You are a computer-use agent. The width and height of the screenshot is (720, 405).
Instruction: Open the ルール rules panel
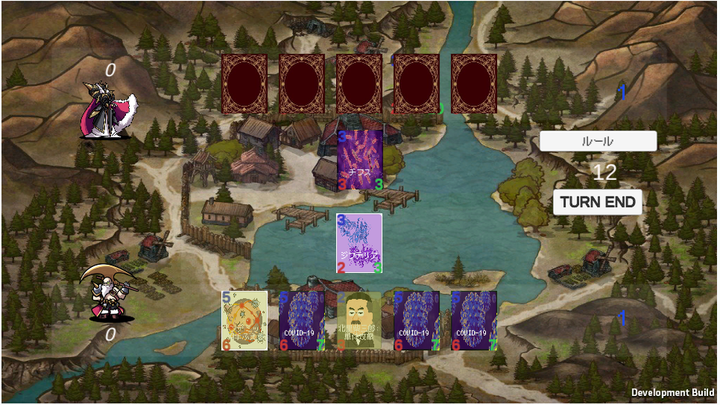coord(597,141)
